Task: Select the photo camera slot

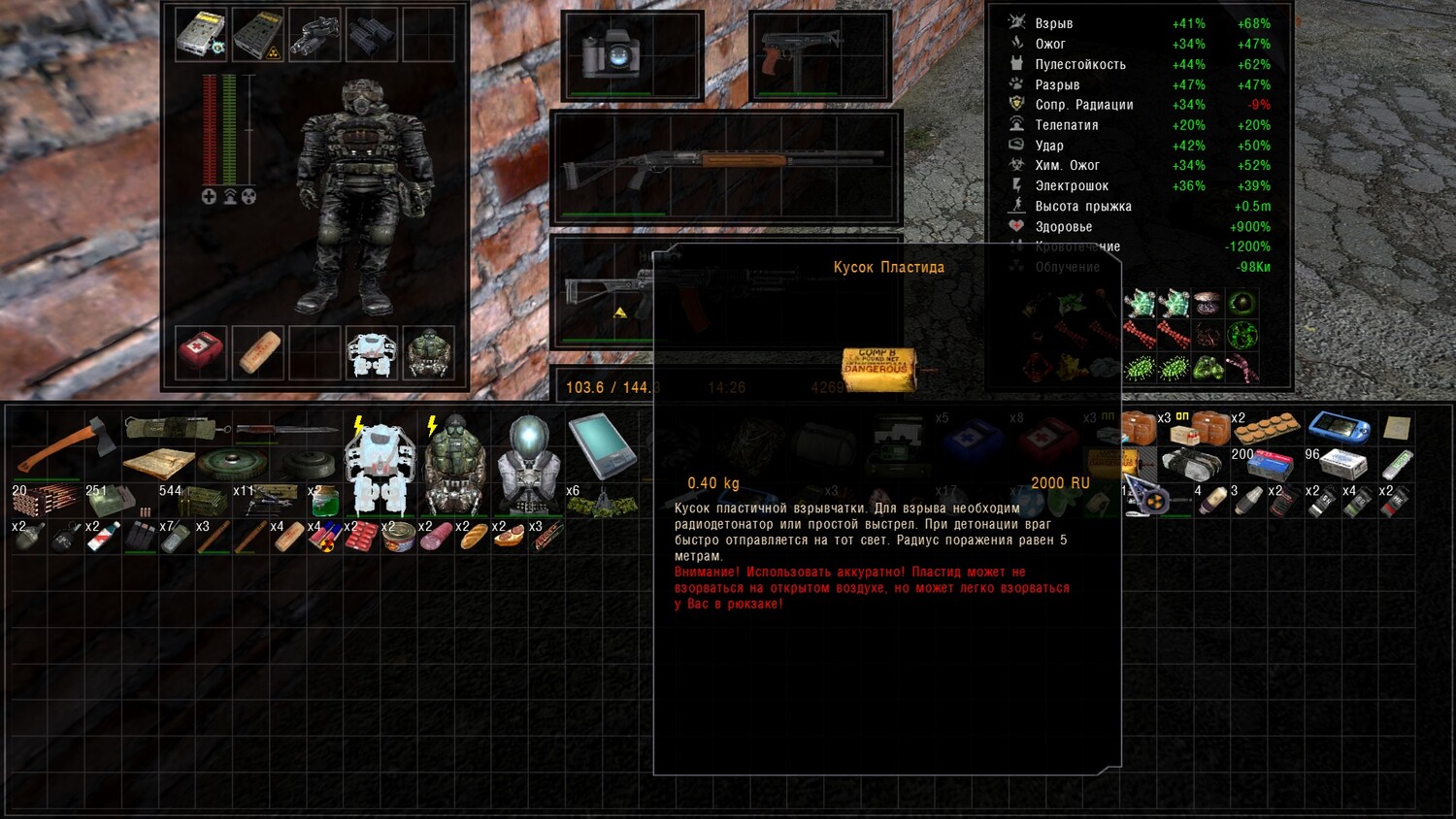Action: [x=631, y=54]
